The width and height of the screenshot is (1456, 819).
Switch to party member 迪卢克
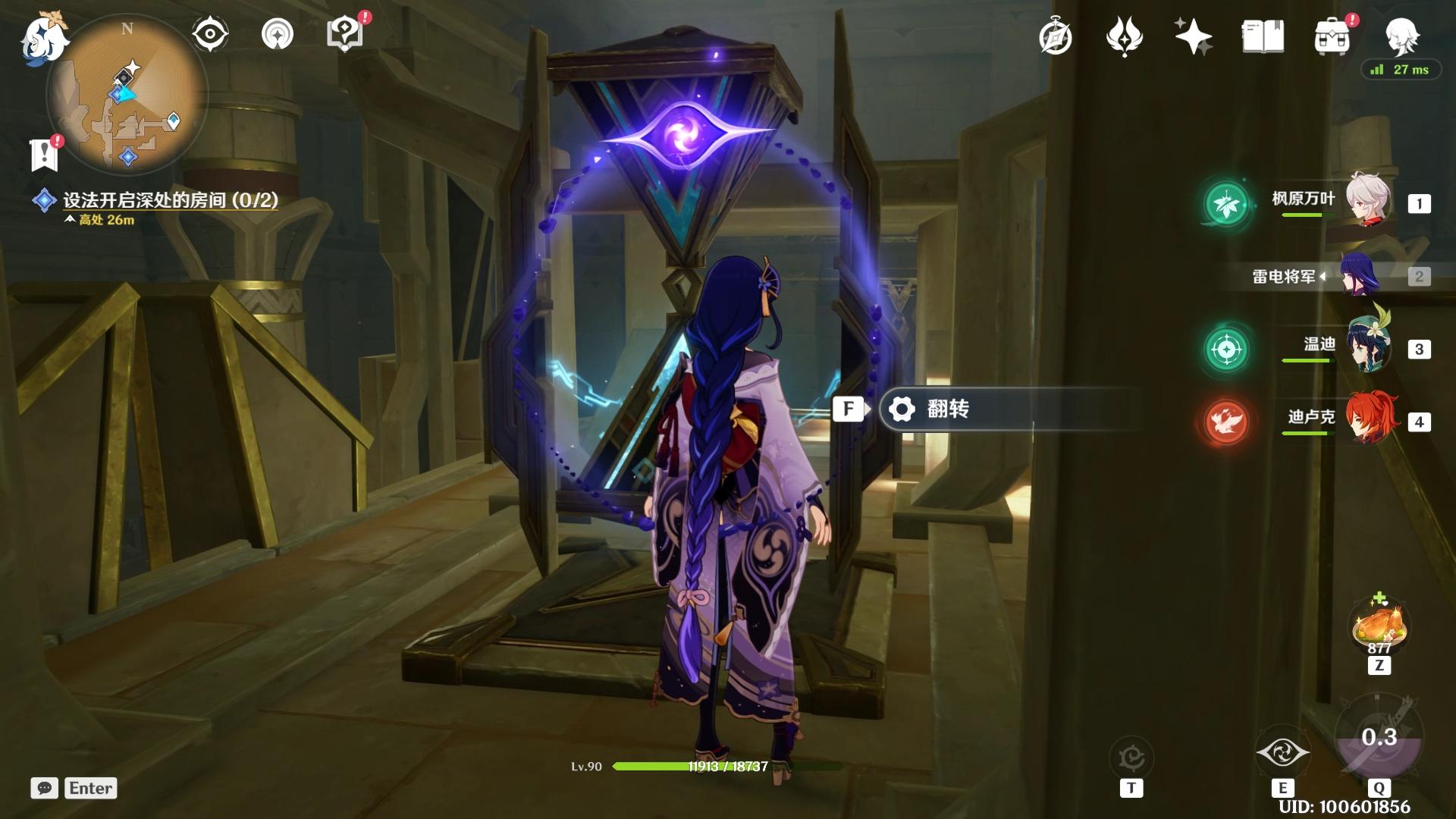pos(1367,419)
